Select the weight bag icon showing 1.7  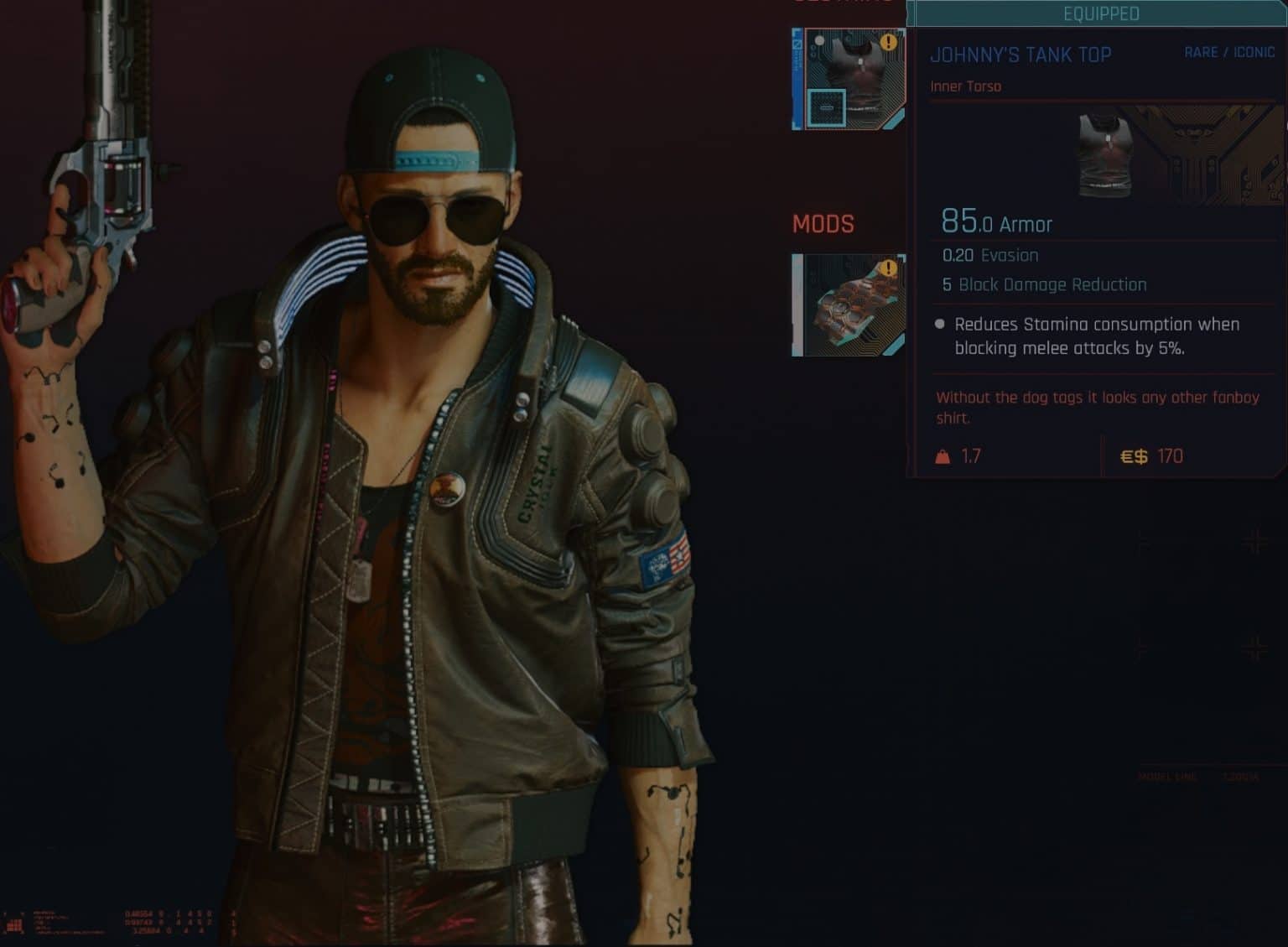pos(944,455)
